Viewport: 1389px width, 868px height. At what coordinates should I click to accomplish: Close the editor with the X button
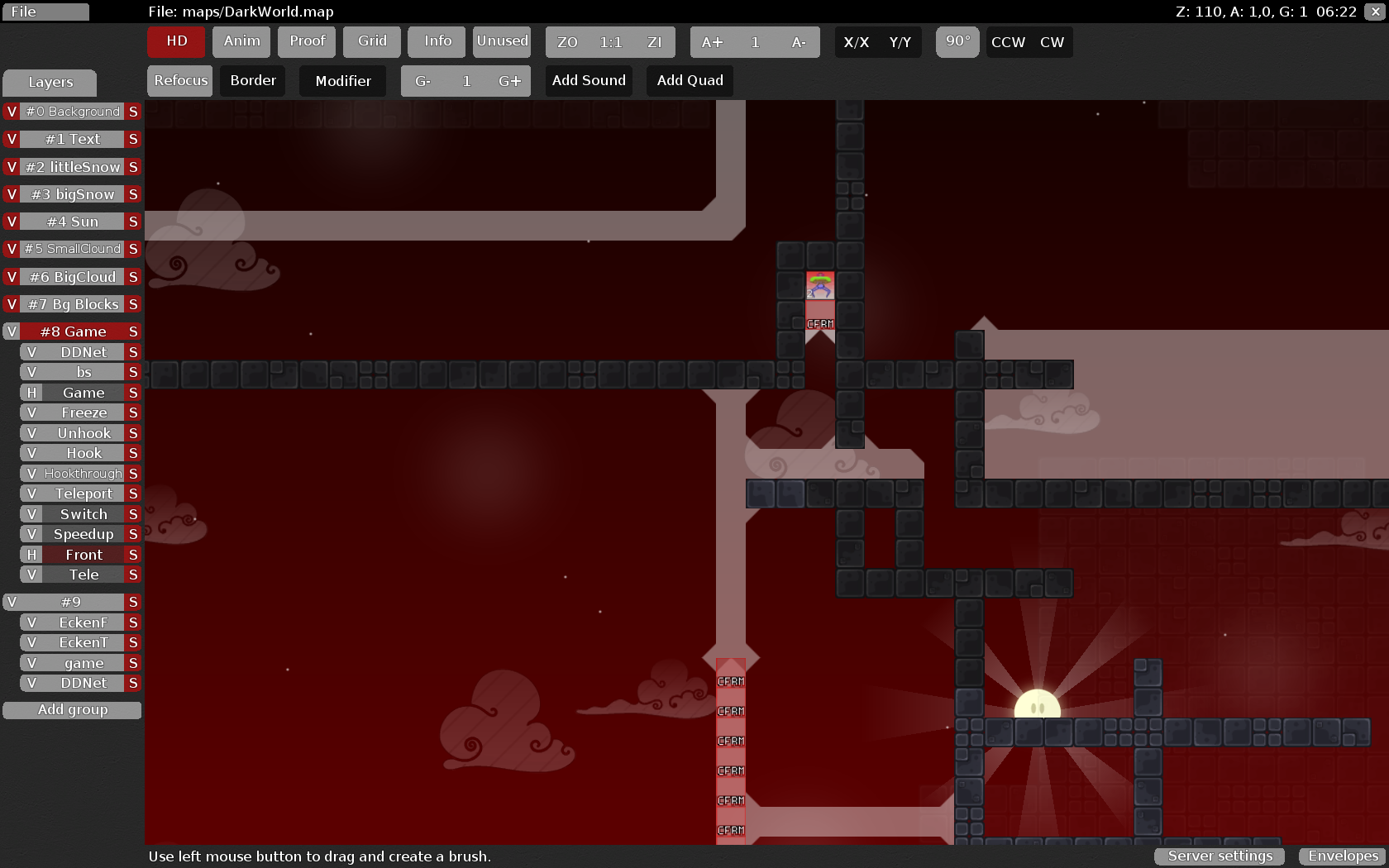(1377, 12)
